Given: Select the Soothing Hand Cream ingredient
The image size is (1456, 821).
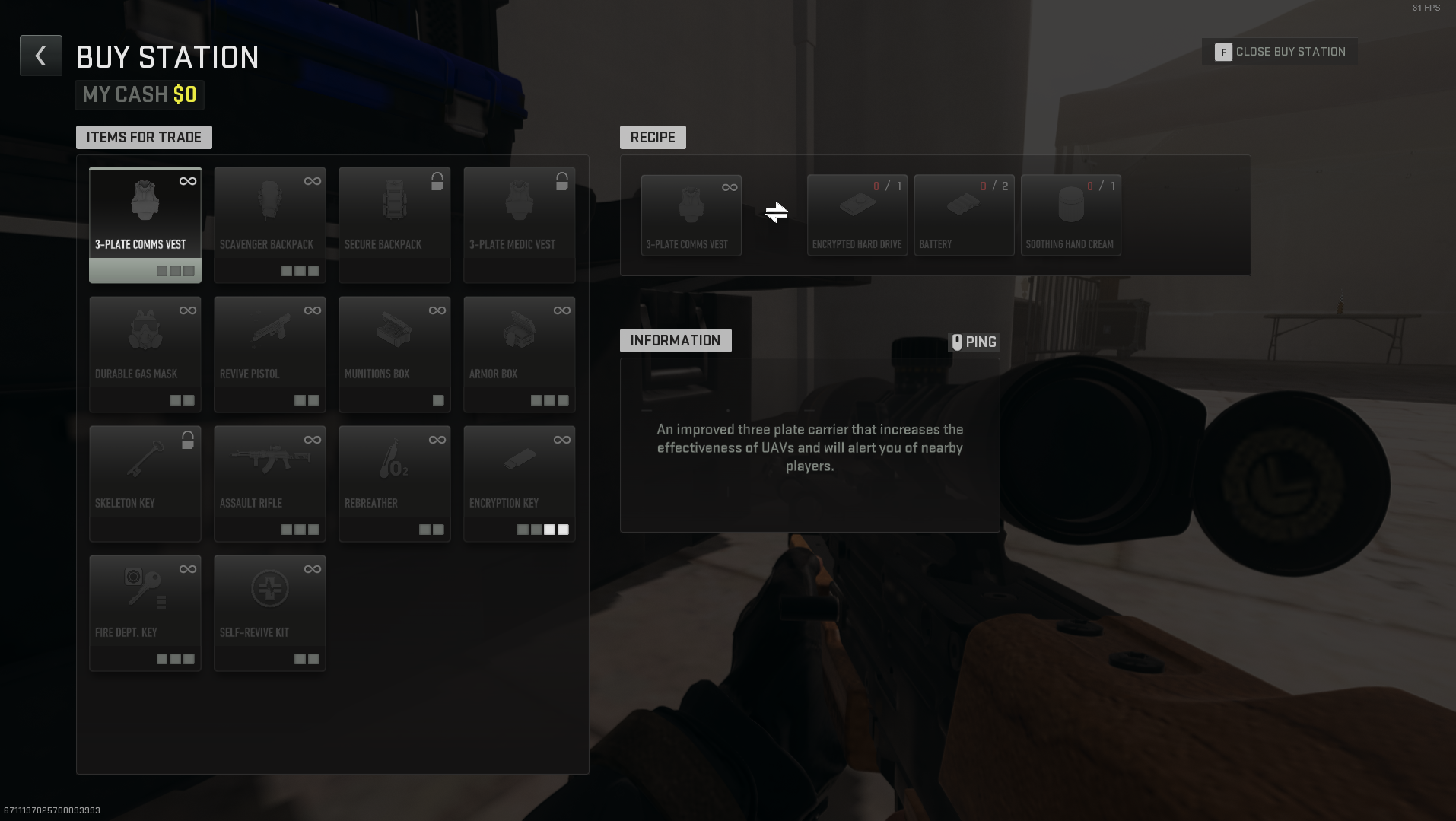Looking at the screenshot, I should [x=1070, y=215].
